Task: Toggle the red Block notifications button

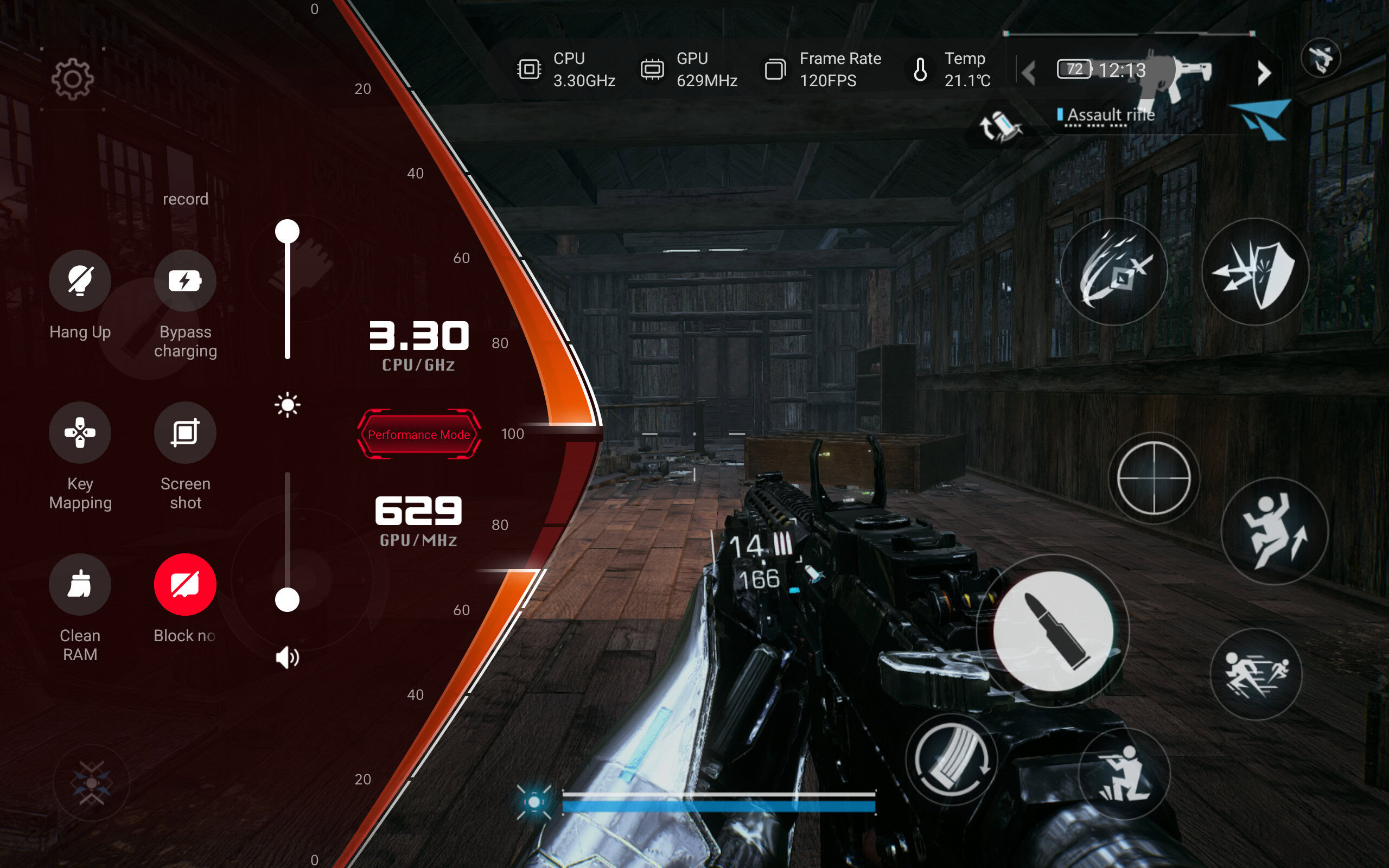Action: pos(185,584)
